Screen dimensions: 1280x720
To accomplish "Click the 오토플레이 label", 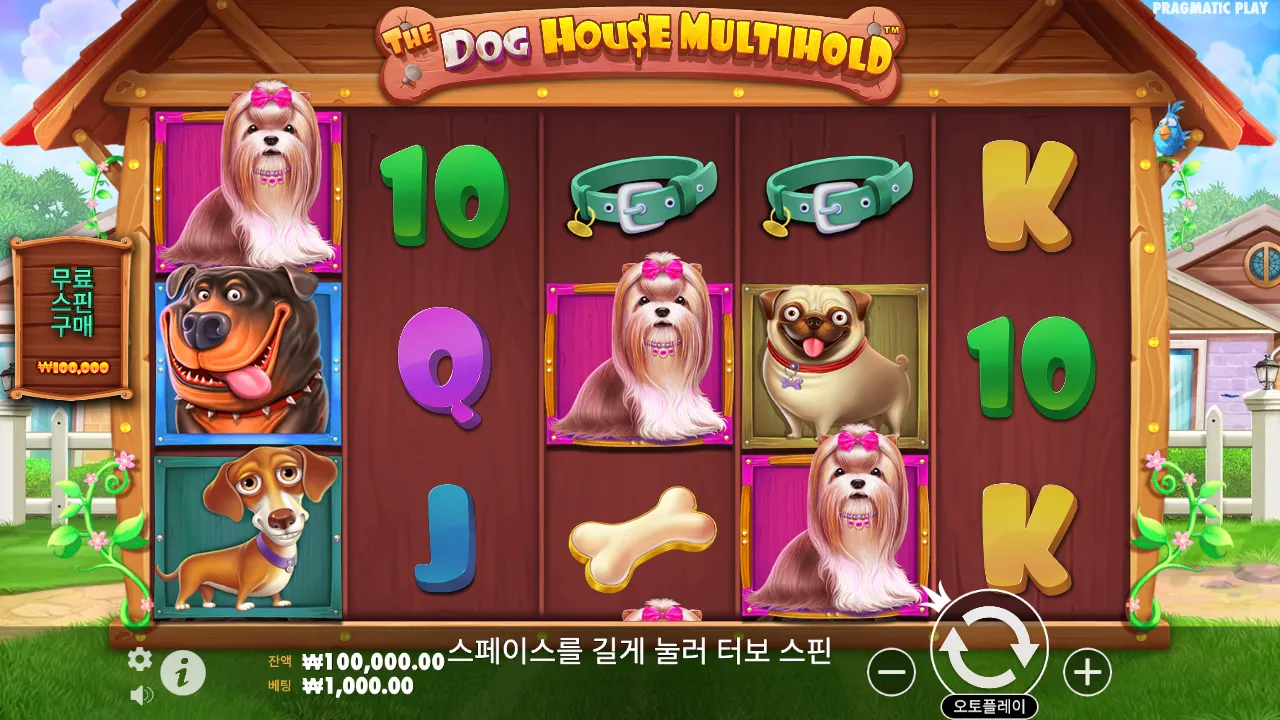I will [991, 702].
